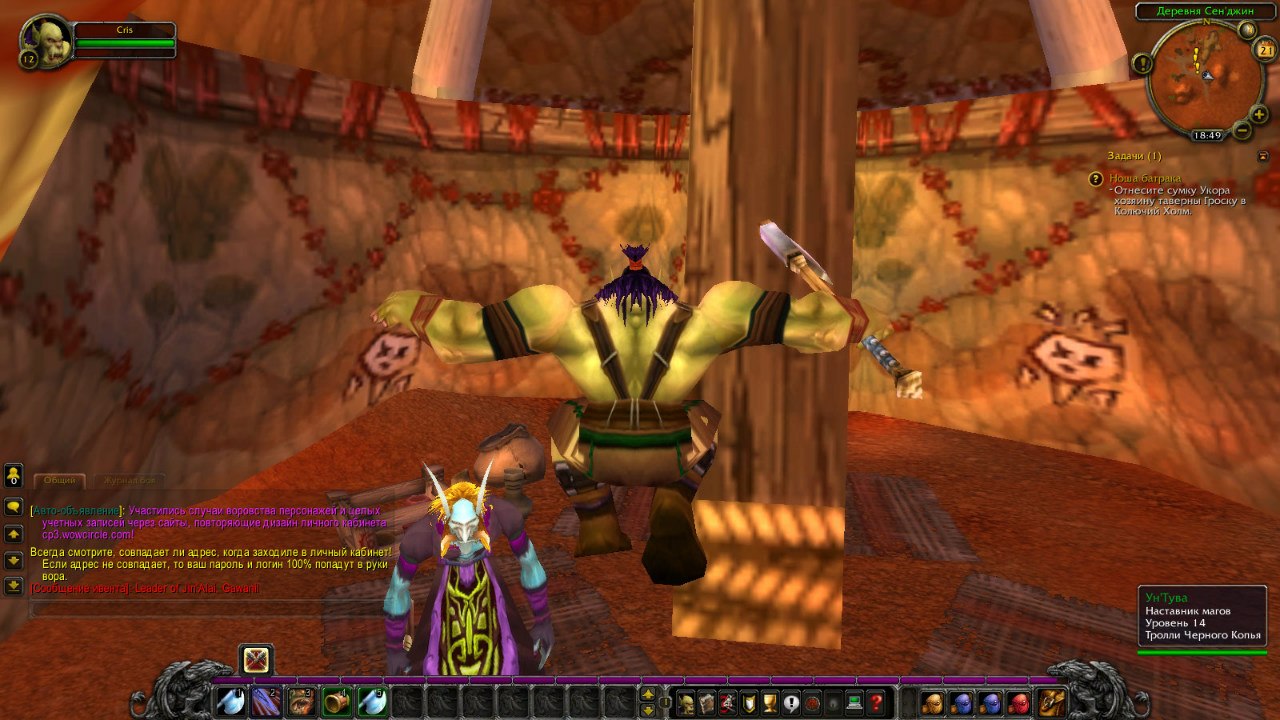The width and height of the screenshot is (1280, 720).
Task: Click the Cris player portrait
Action: click(x=46, y=40)
